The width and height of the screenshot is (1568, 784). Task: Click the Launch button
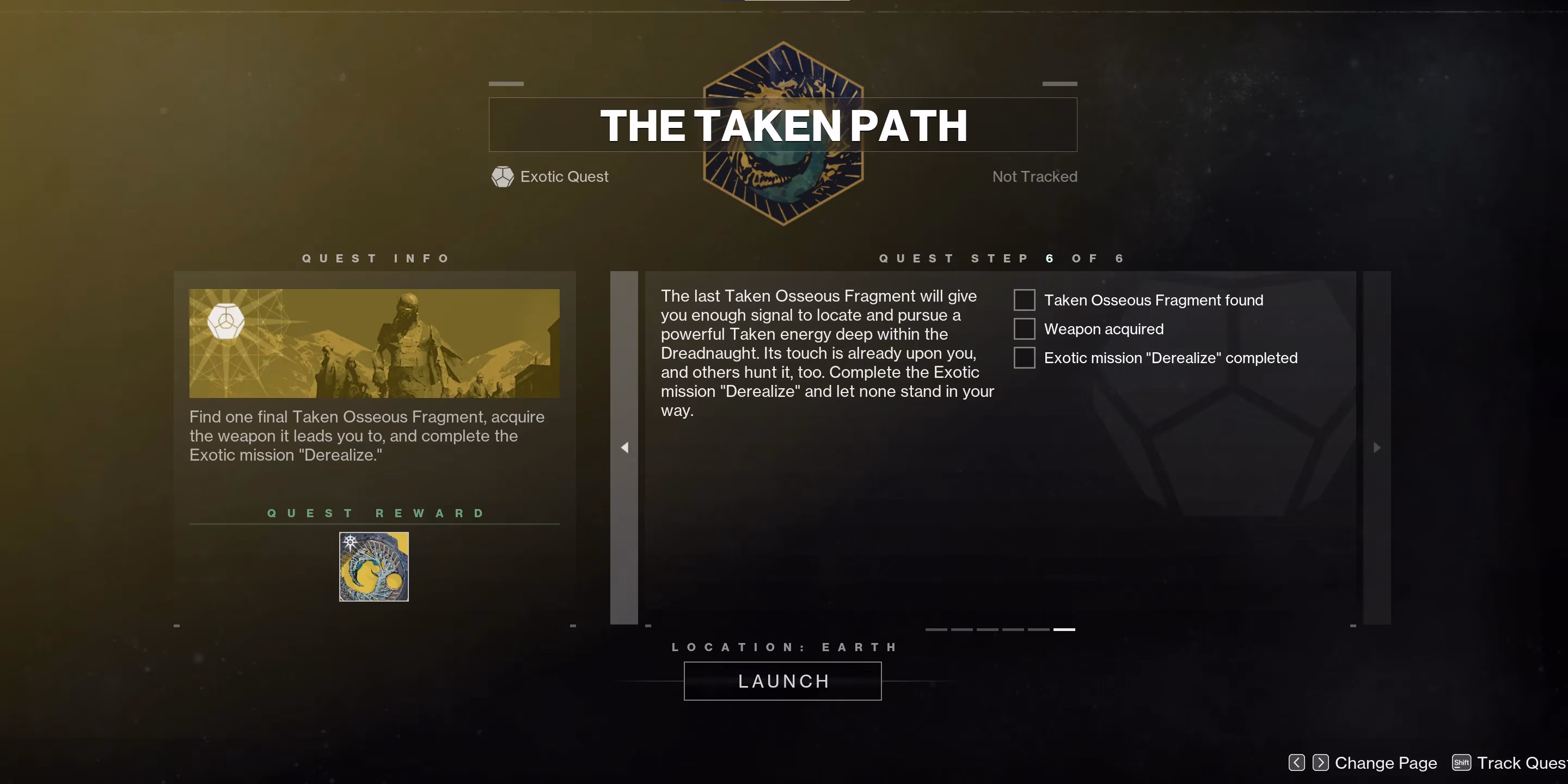[783, 681]
